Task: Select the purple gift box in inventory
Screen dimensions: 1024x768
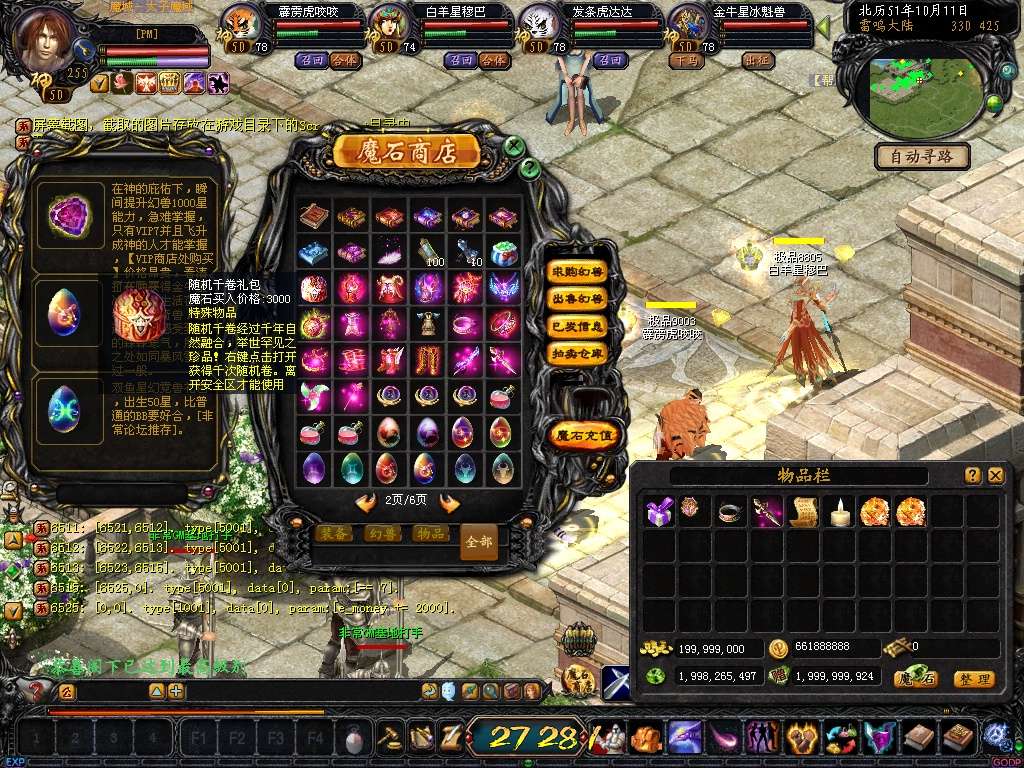Action: (659, 511)
